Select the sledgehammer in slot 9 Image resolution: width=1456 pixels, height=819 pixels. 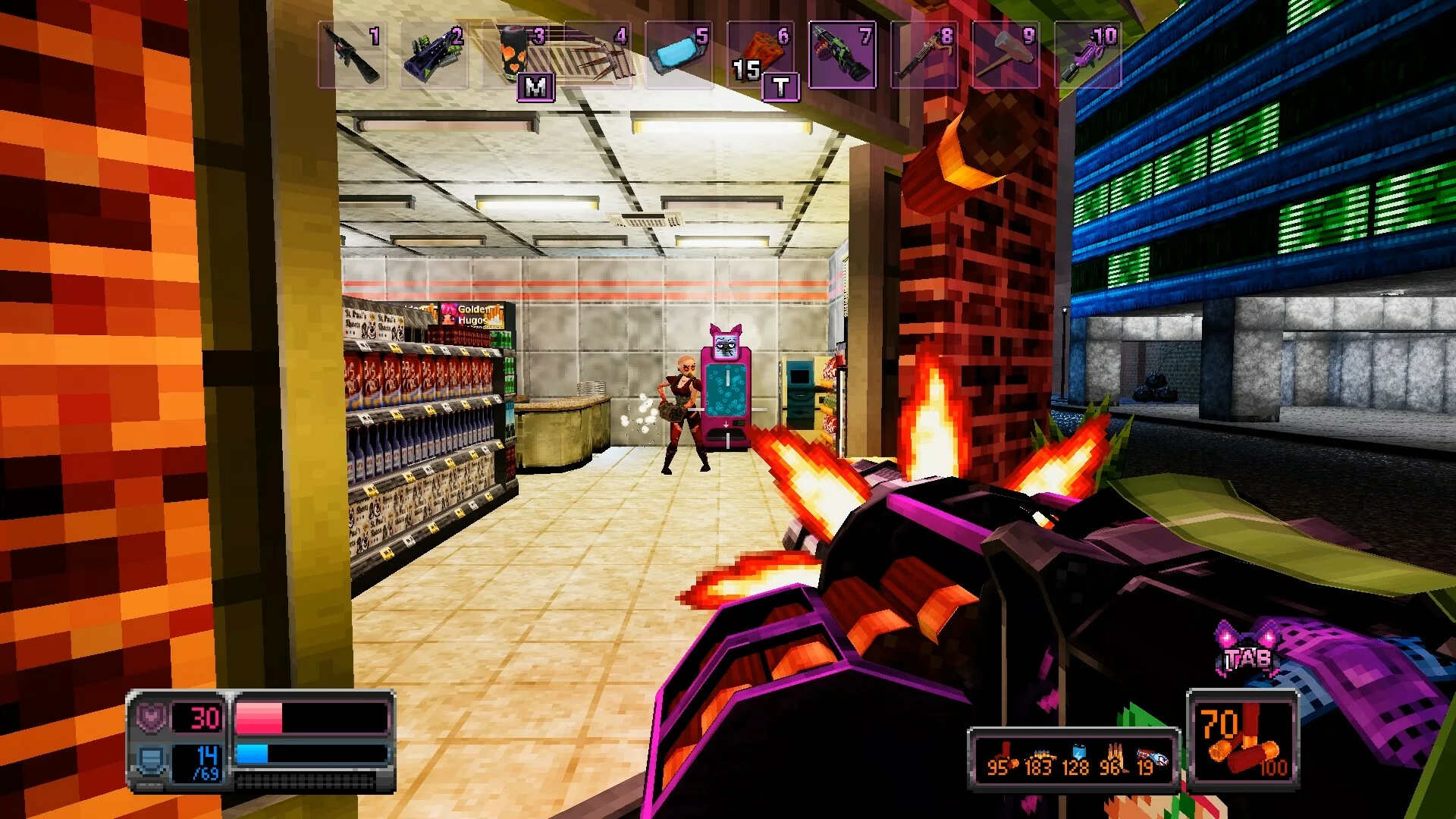point(1006,55)
